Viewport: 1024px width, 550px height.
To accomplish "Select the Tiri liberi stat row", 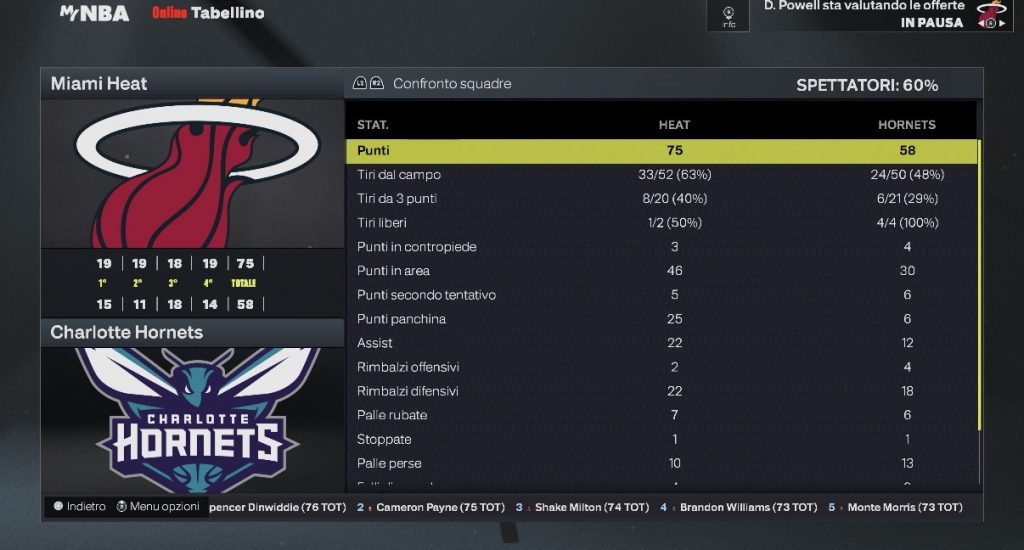I will 660,223.
